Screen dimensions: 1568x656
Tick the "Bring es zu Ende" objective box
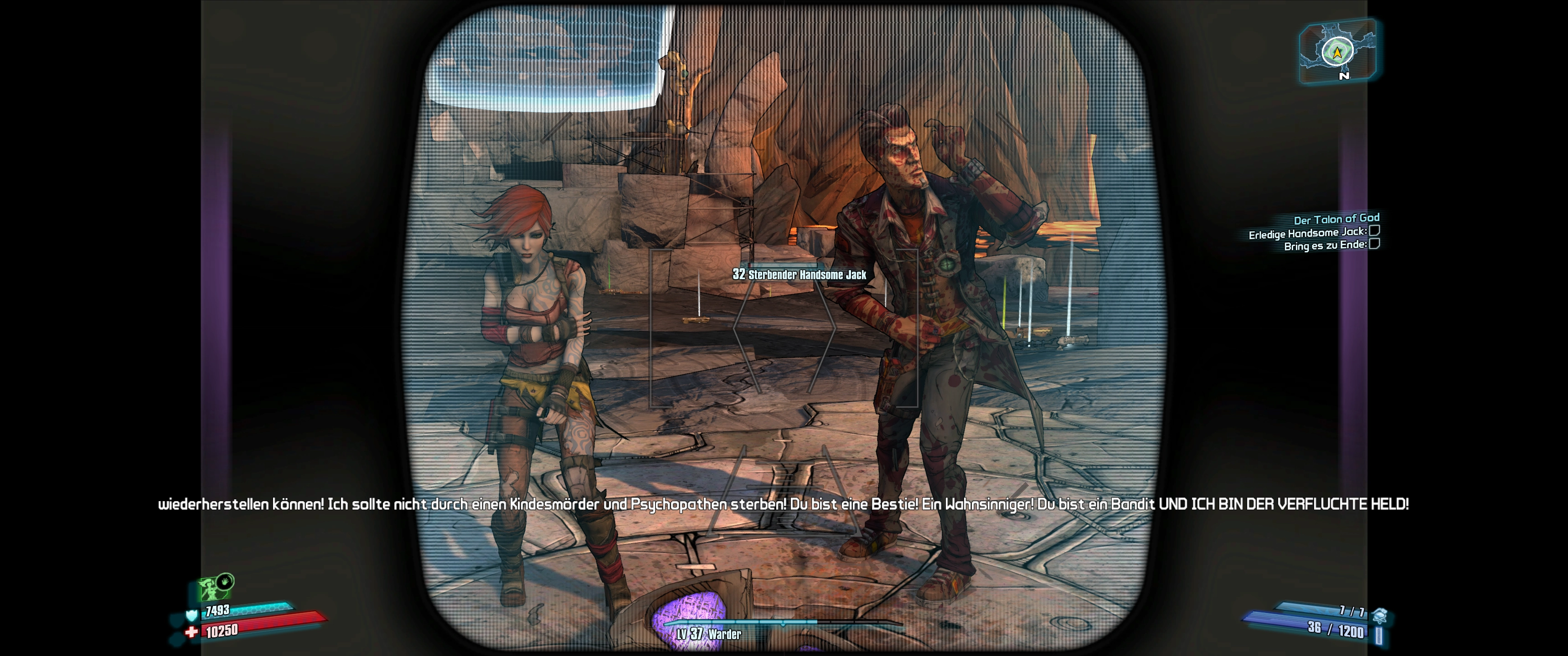click(1374, 244)
